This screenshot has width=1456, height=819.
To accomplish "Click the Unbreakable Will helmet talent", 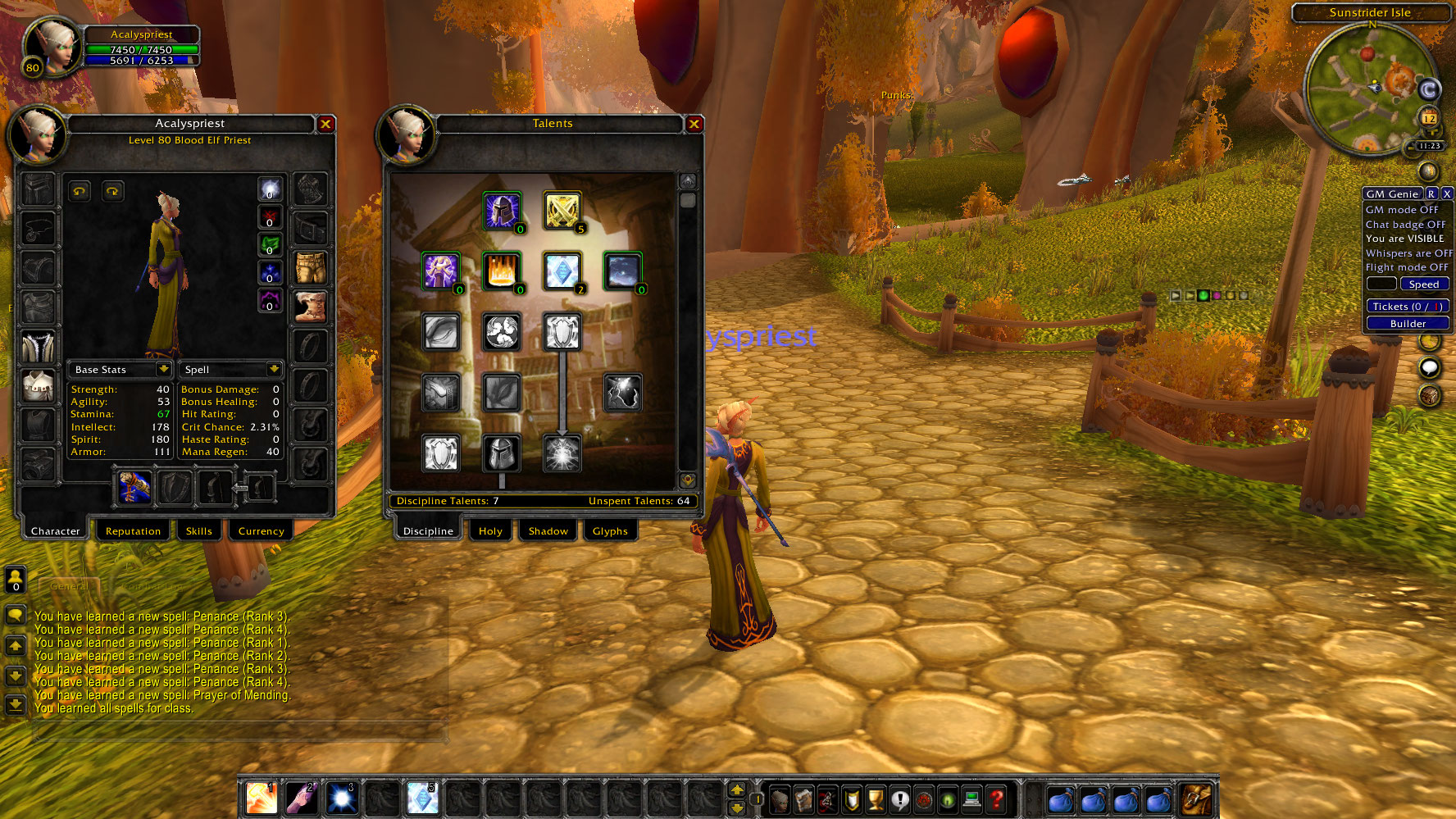I will click(x=503, y=211).
